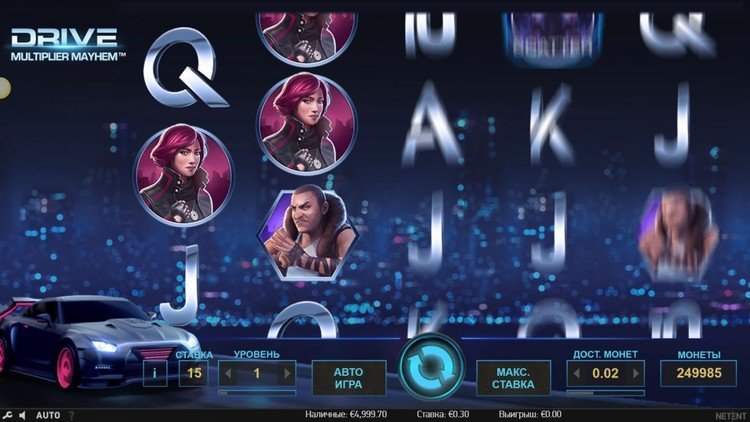Increase the УРОВЕНЬ bet level
This screenshot has width=750, height=422.
coord(288,373)
